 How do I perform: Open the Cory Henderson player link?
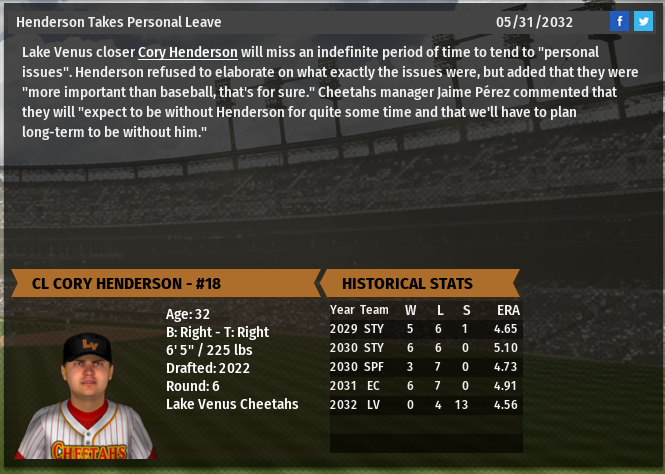point(188,53)
